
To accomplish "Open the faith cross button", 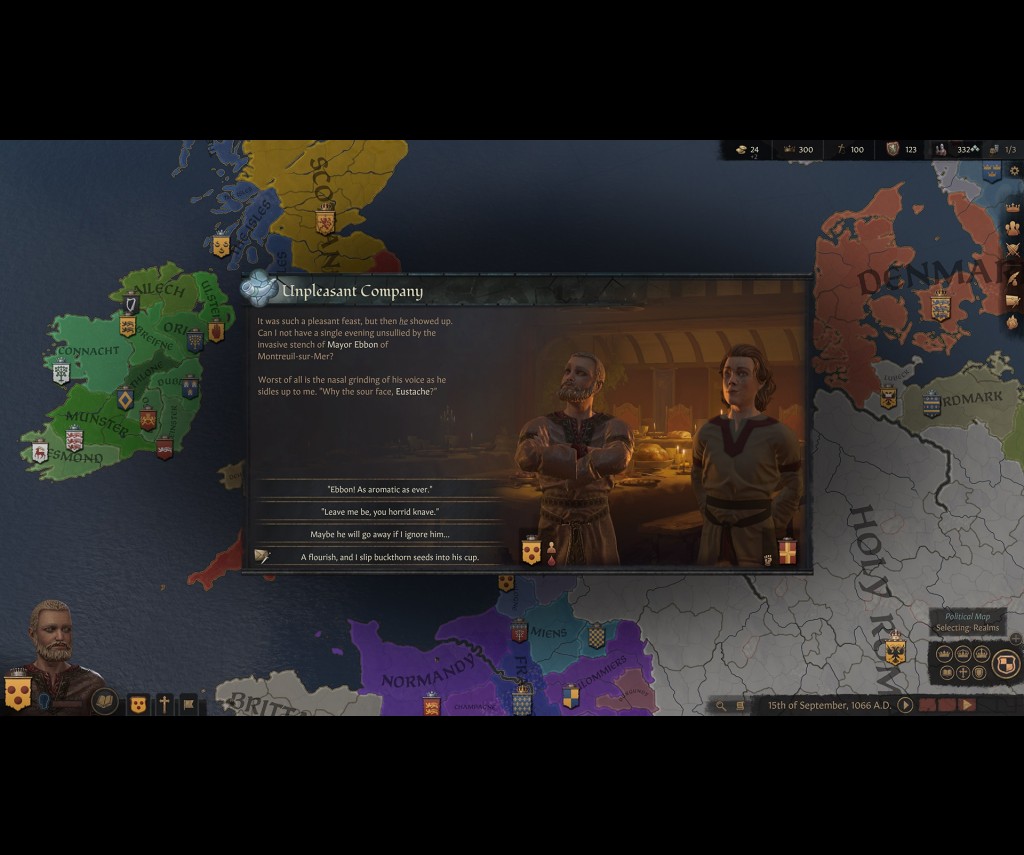I will point(164,705).
